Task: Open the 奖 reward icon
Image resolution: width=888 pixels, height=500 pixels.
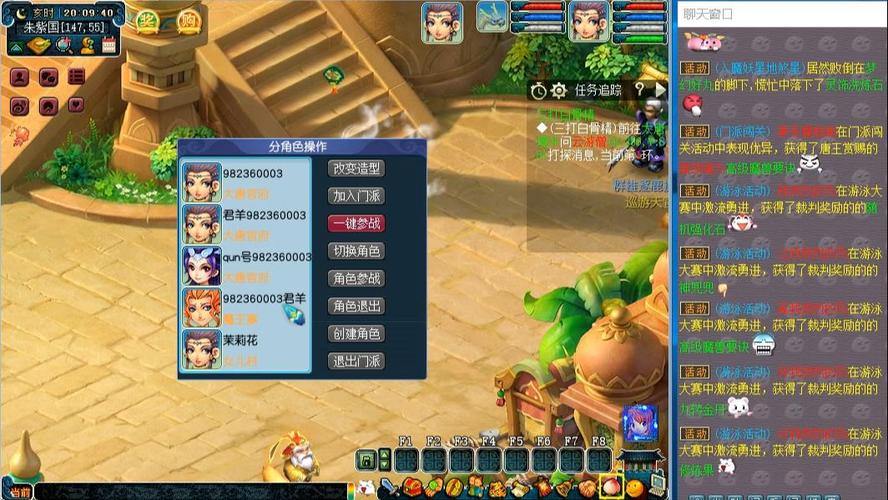Action: pyautogui.click(x=148, y=19)
